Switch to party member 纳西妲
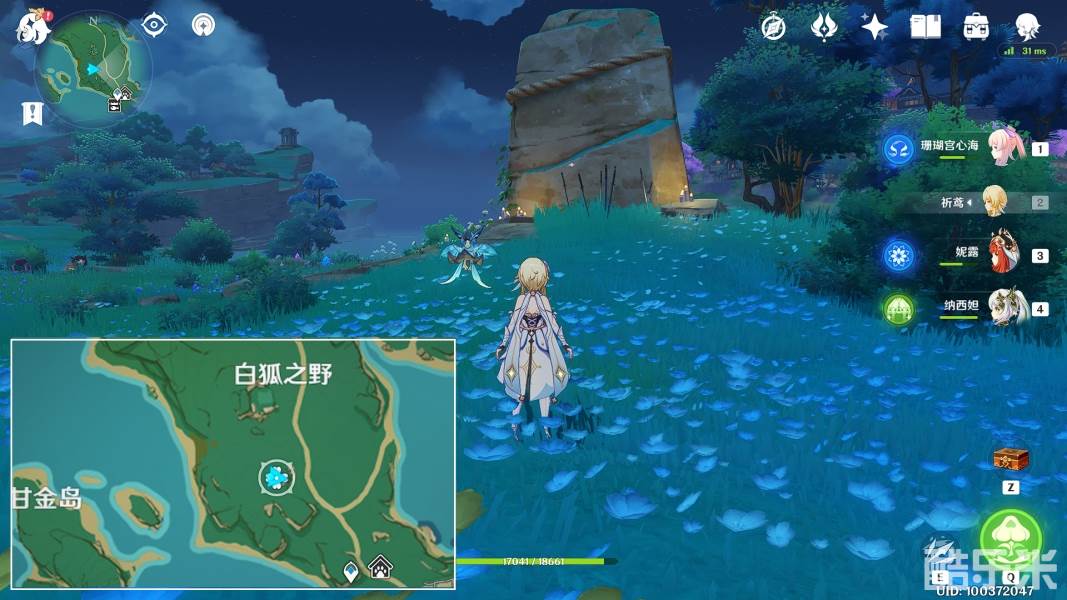The image size is (1067, 600). click(1005, 308)
